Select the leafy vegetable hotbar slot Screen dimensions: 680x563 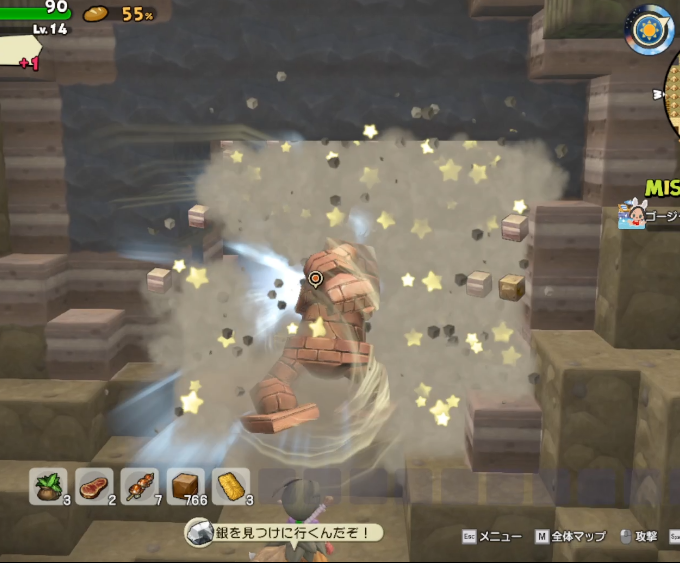[x=48, y=485]
